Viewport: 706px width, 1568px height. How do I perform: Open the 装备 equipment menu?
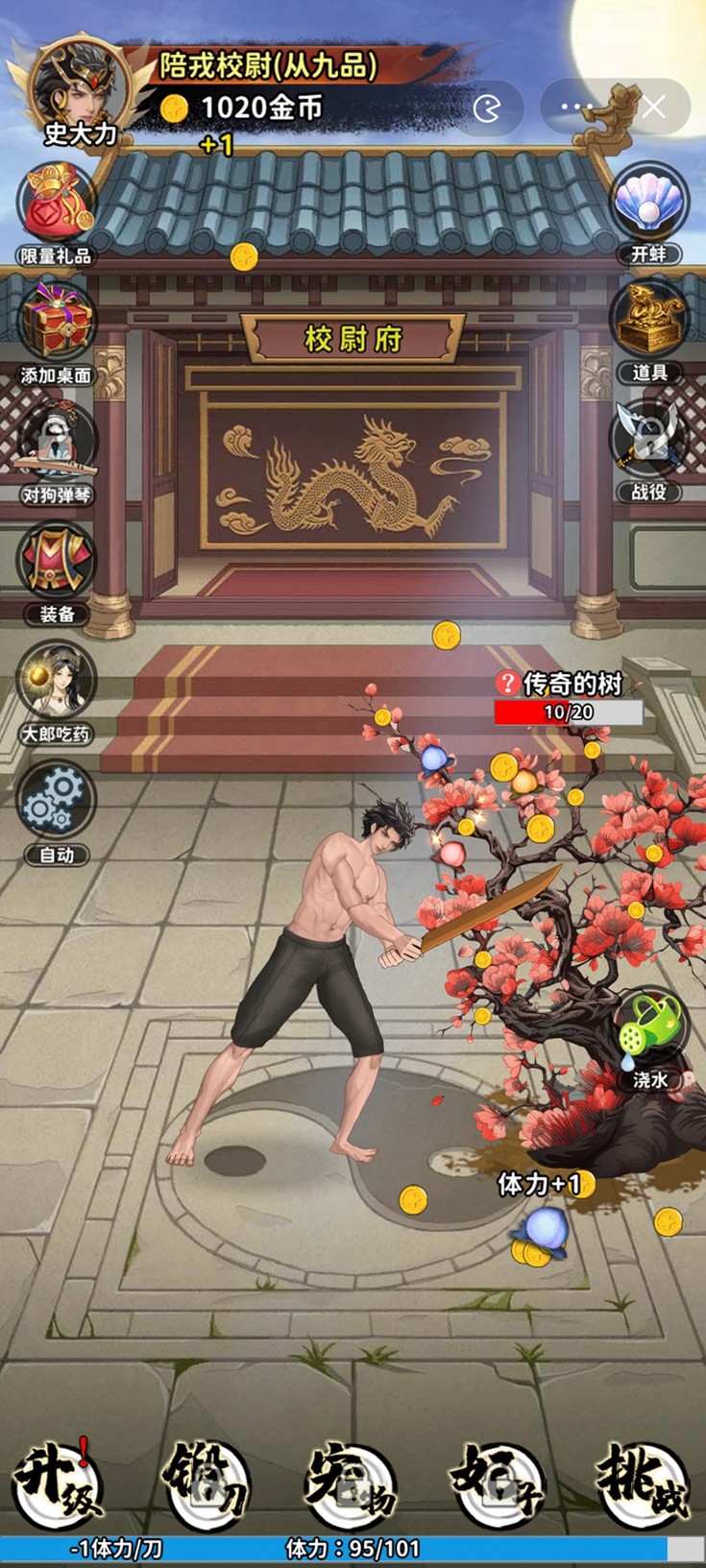[57, 563]
